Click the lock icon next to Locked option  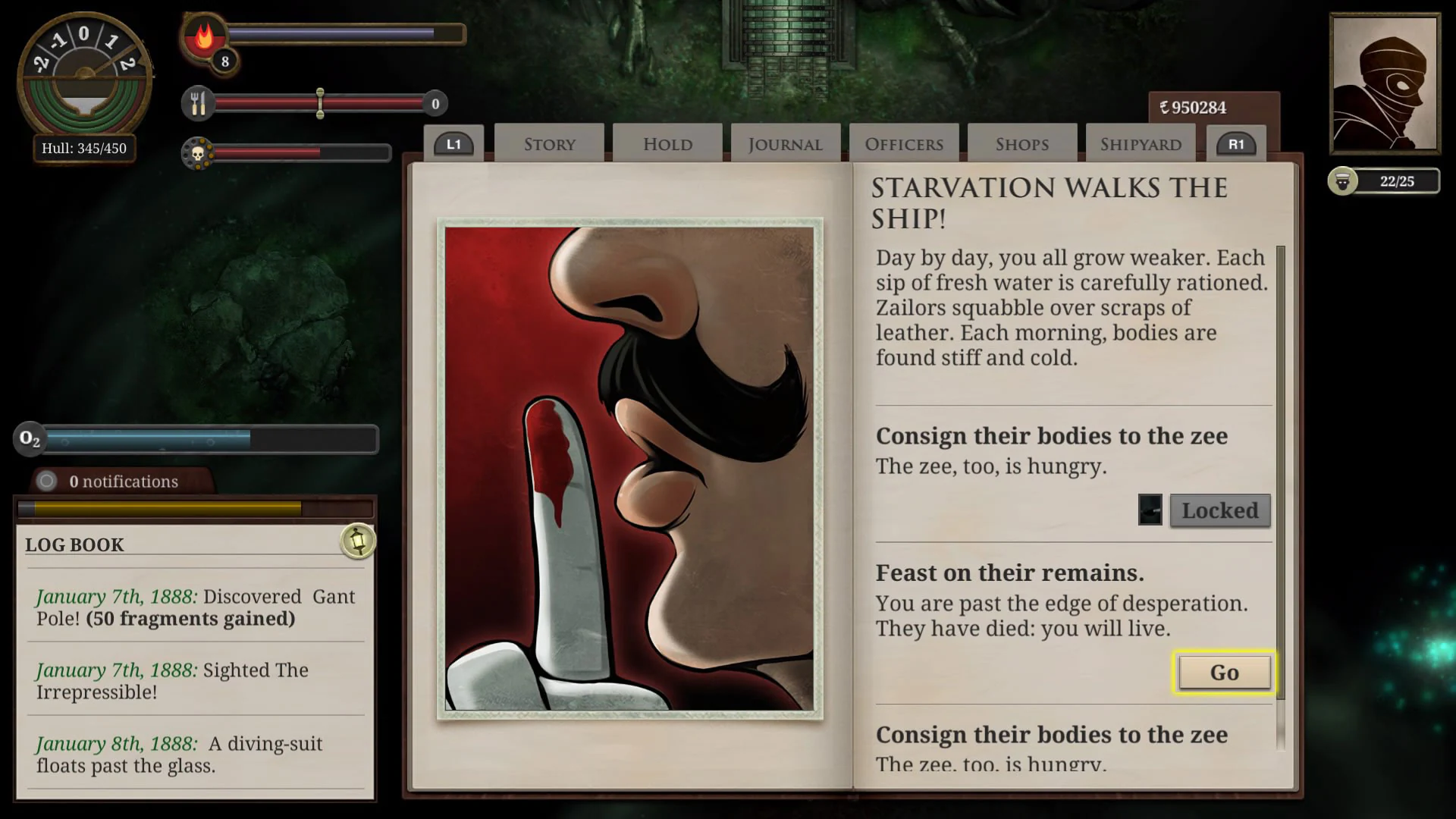click(1150, 510)
